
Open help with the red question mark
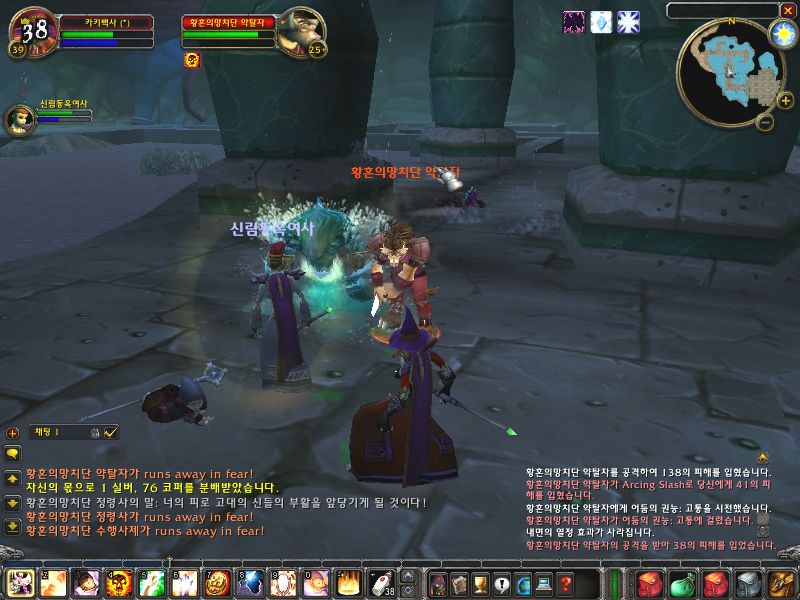click(565, 583)
